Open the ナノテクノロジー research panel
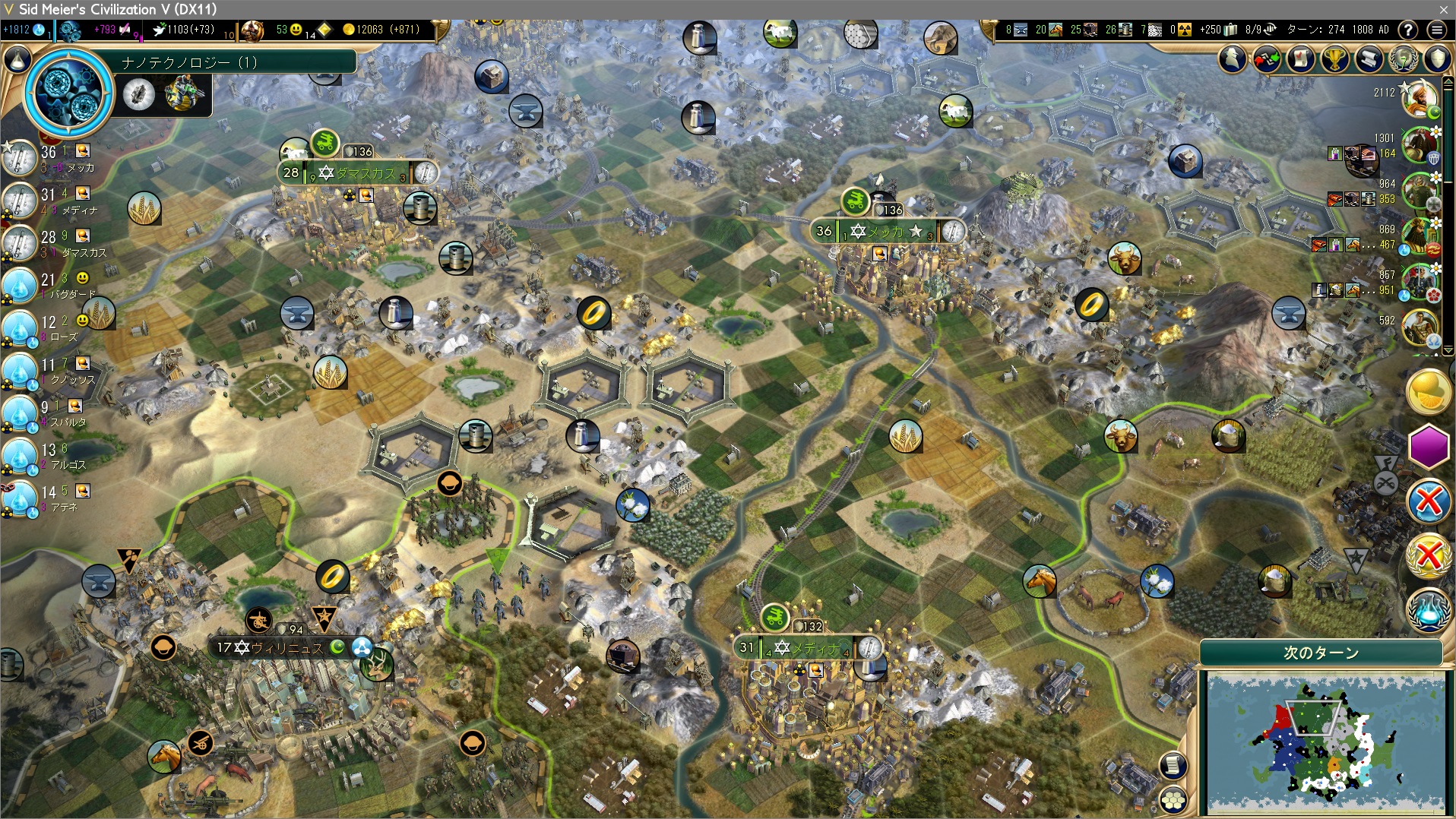The width and height of the screenshot is (1456, 819). (x=68, y=93)
